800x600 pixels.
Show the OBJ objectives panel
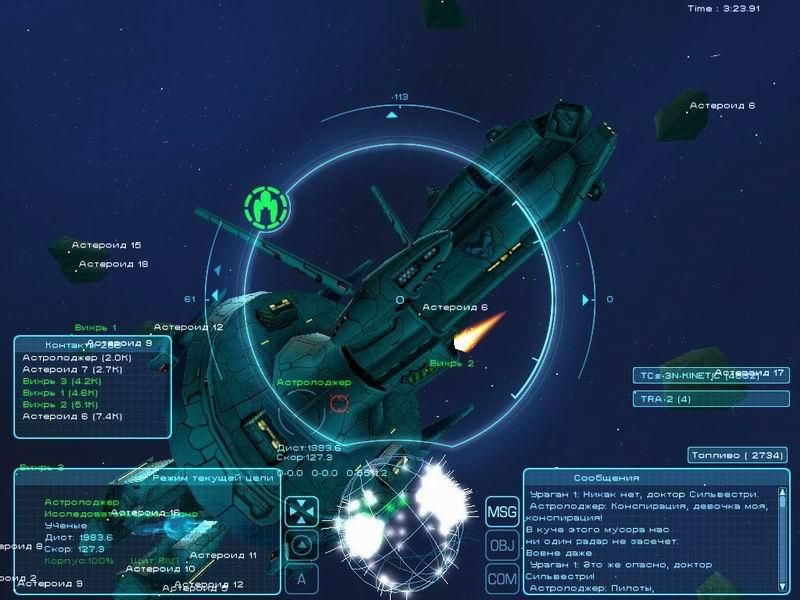pos(501,545)
